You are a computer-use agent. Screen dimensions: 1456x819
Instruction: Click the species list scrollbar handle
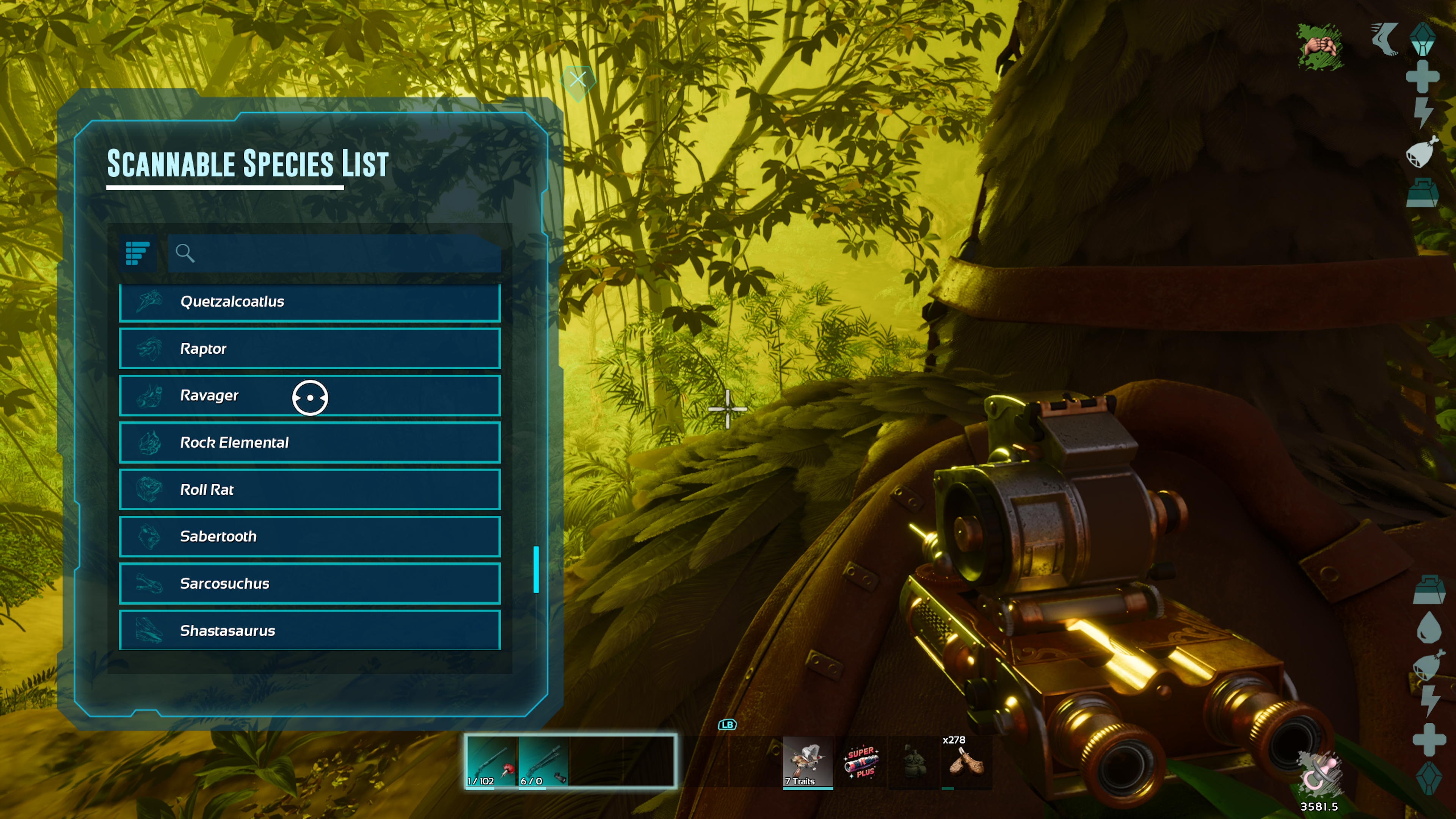(x=536, y=569)
